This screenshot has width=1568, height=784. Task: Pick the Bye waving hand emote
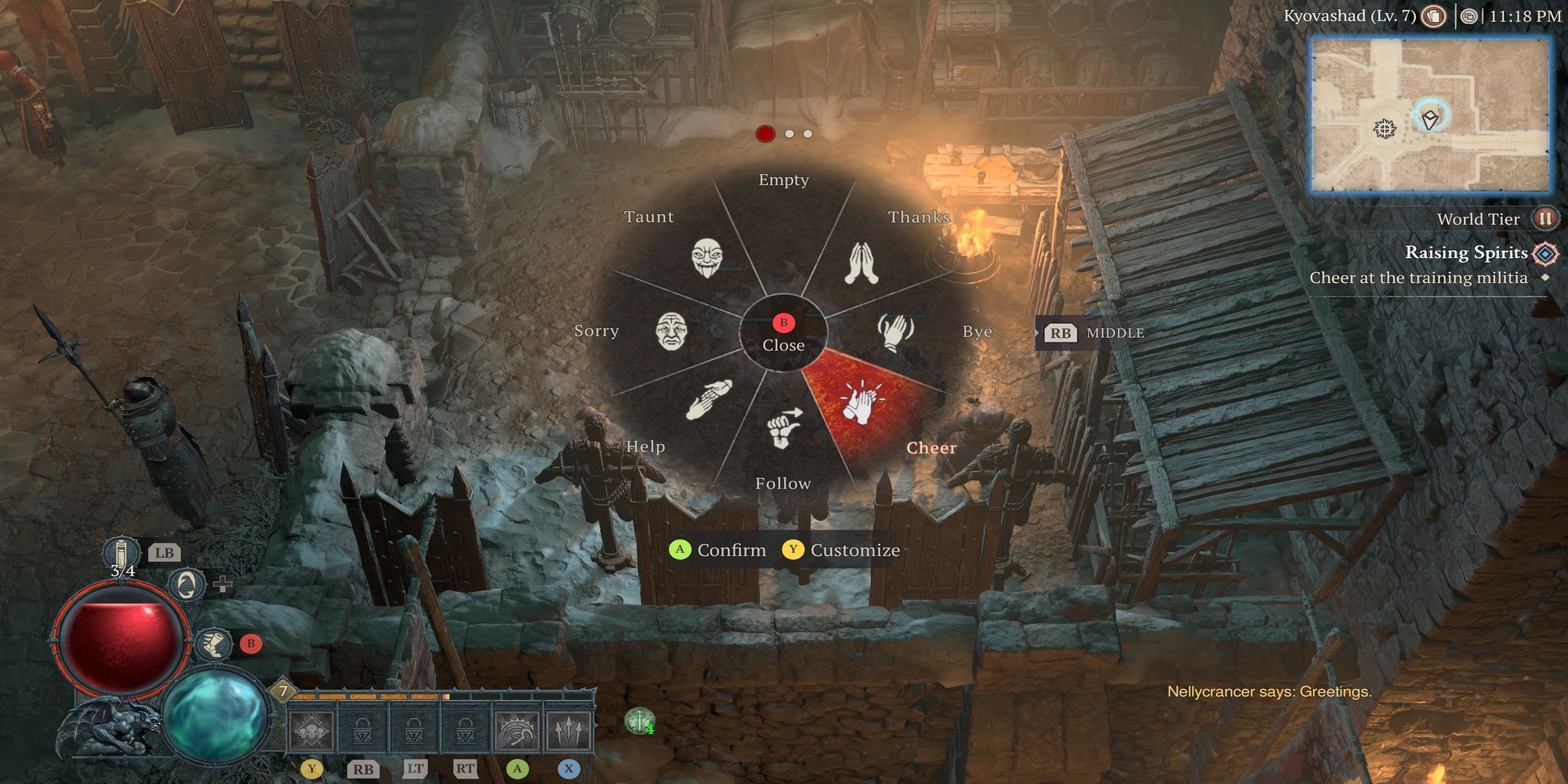[895, 331]
